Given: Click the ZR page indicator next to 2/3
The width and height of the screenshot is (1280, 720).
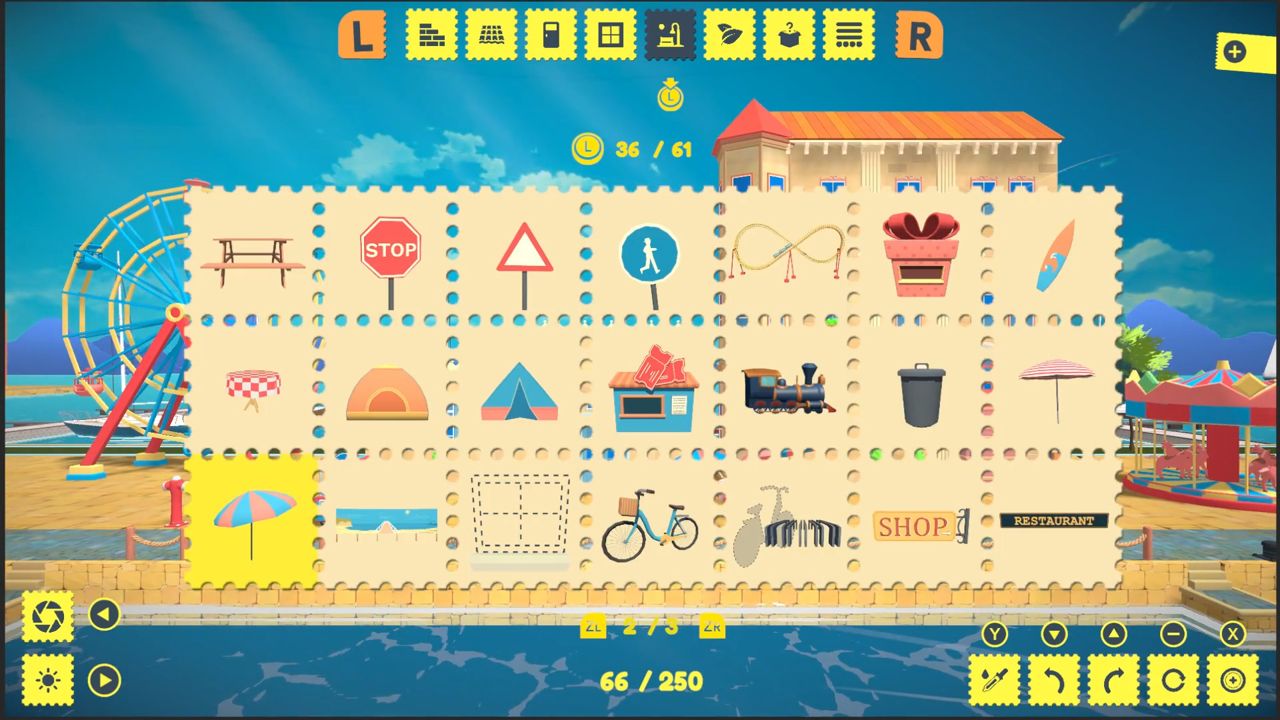Looking at the screenshot, I should click(x=712, y=627).
